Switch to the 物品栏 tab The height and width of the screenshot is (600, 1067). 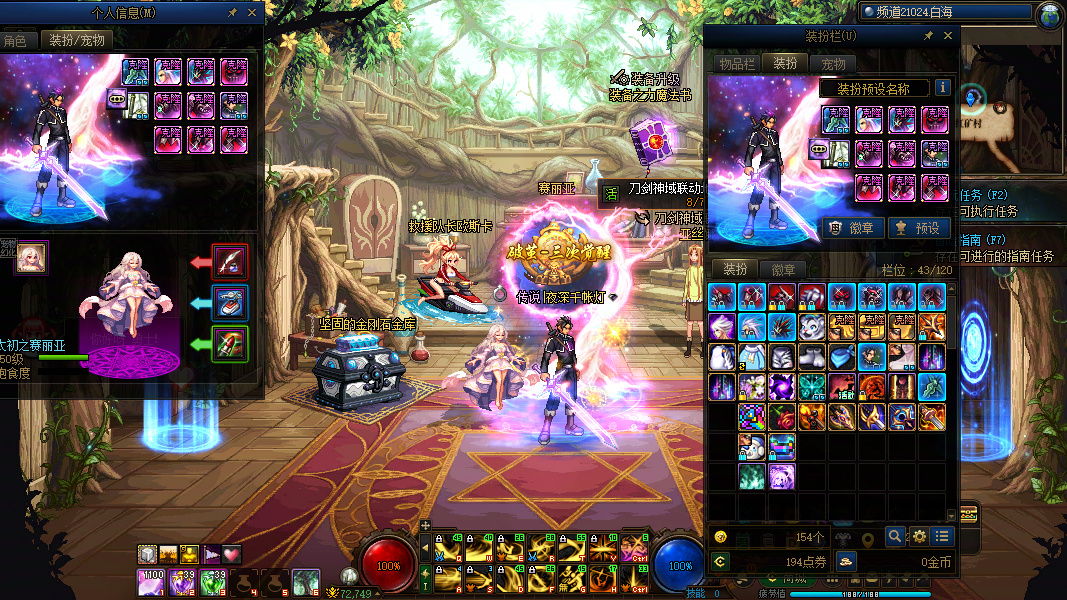[x=735, y=63]
